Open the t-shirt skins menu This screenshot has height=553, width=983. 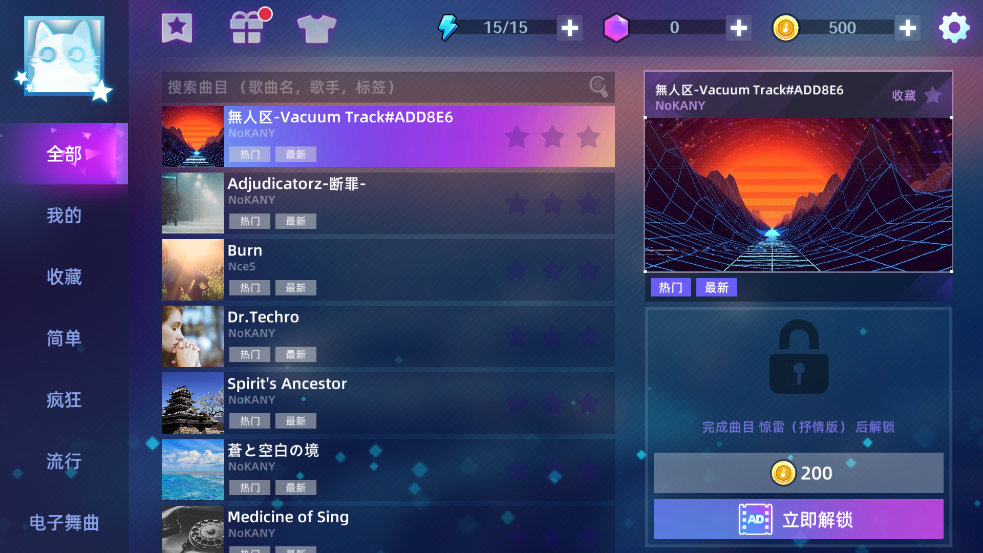point(316,27)
